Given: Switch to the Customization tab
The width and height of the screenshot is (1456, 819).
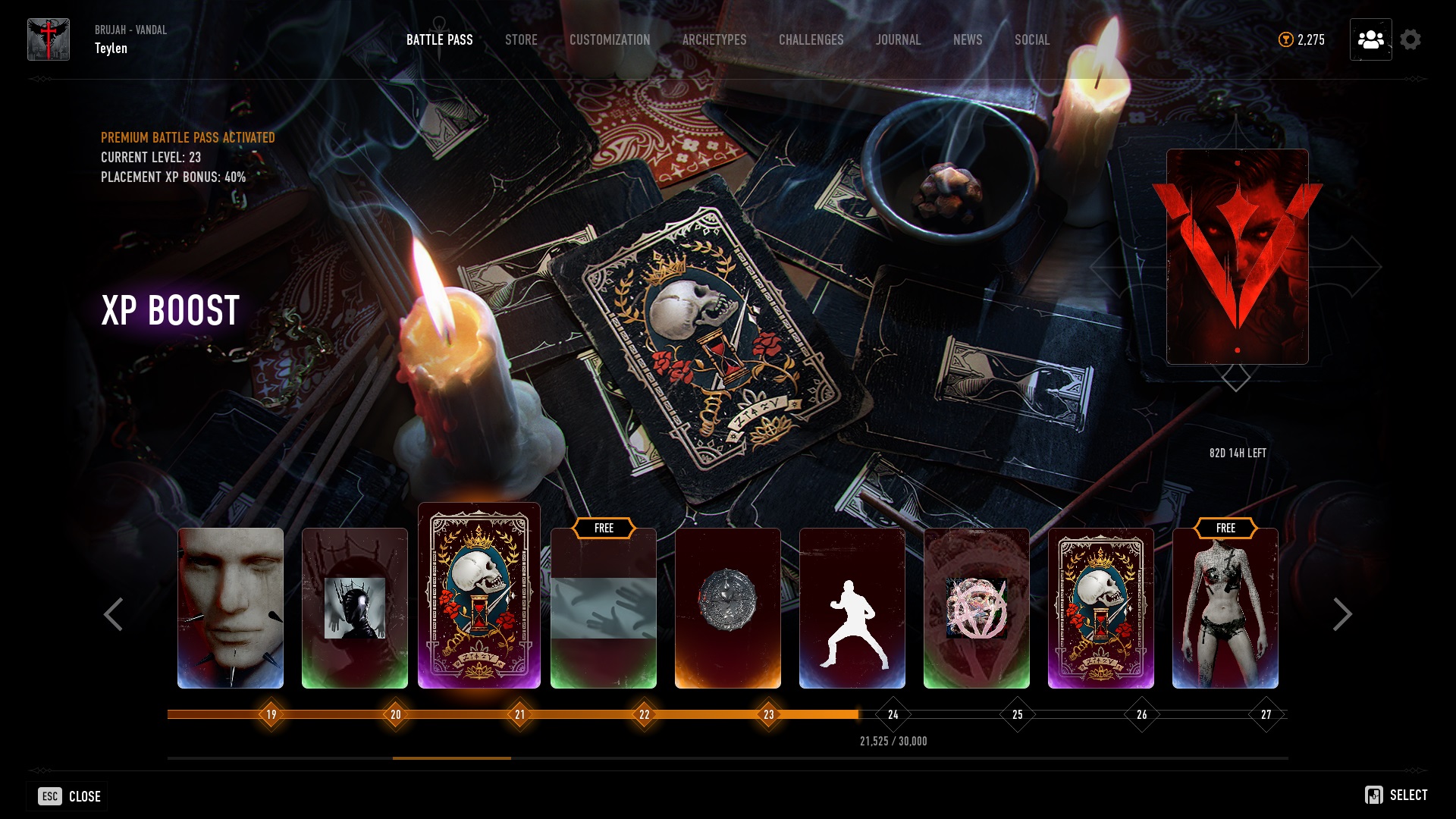Looking at the screenshot, I should point(610,39).
